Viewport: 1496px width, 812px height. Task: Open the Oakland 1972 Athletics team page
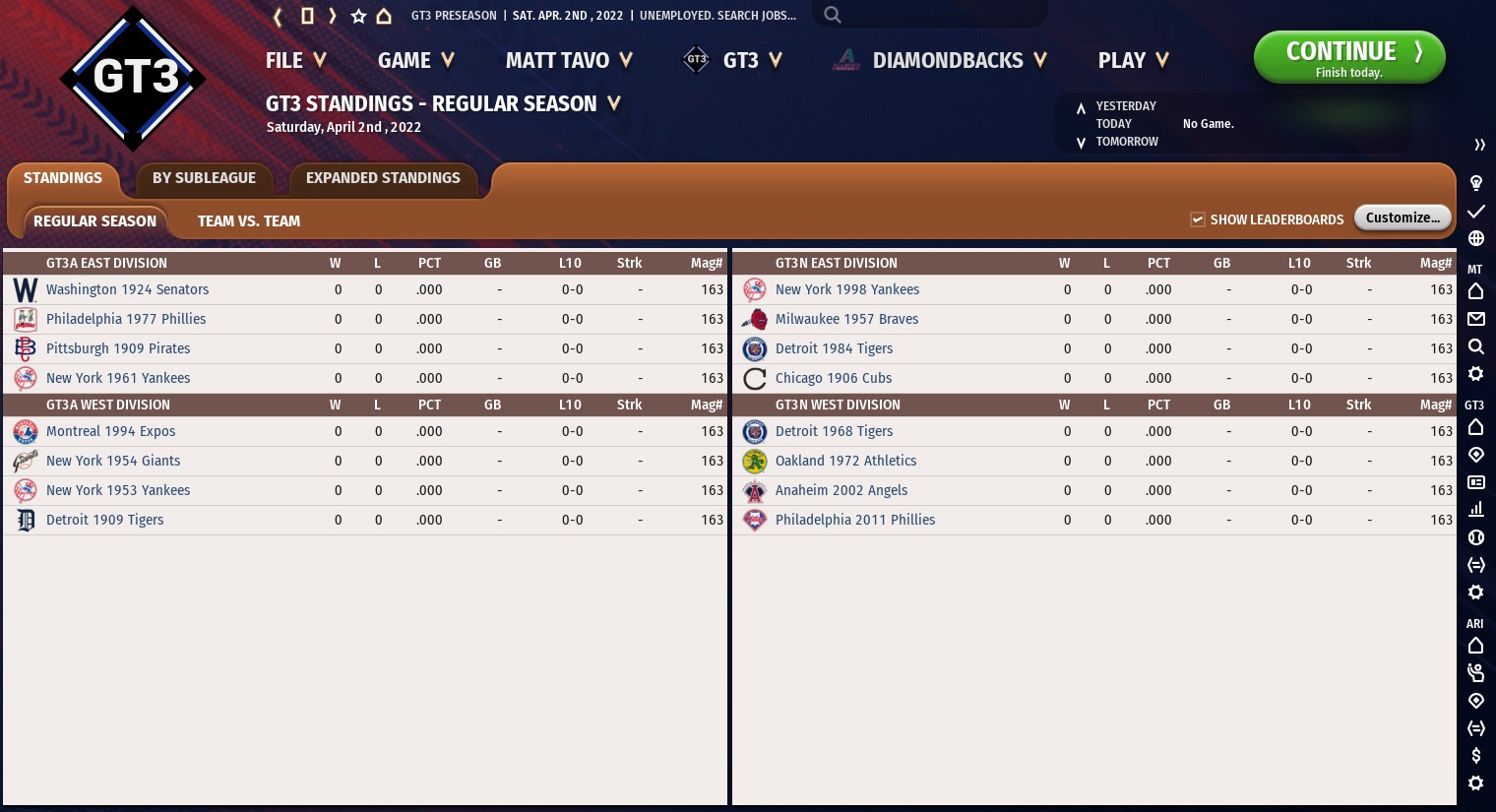coord(845,462)
